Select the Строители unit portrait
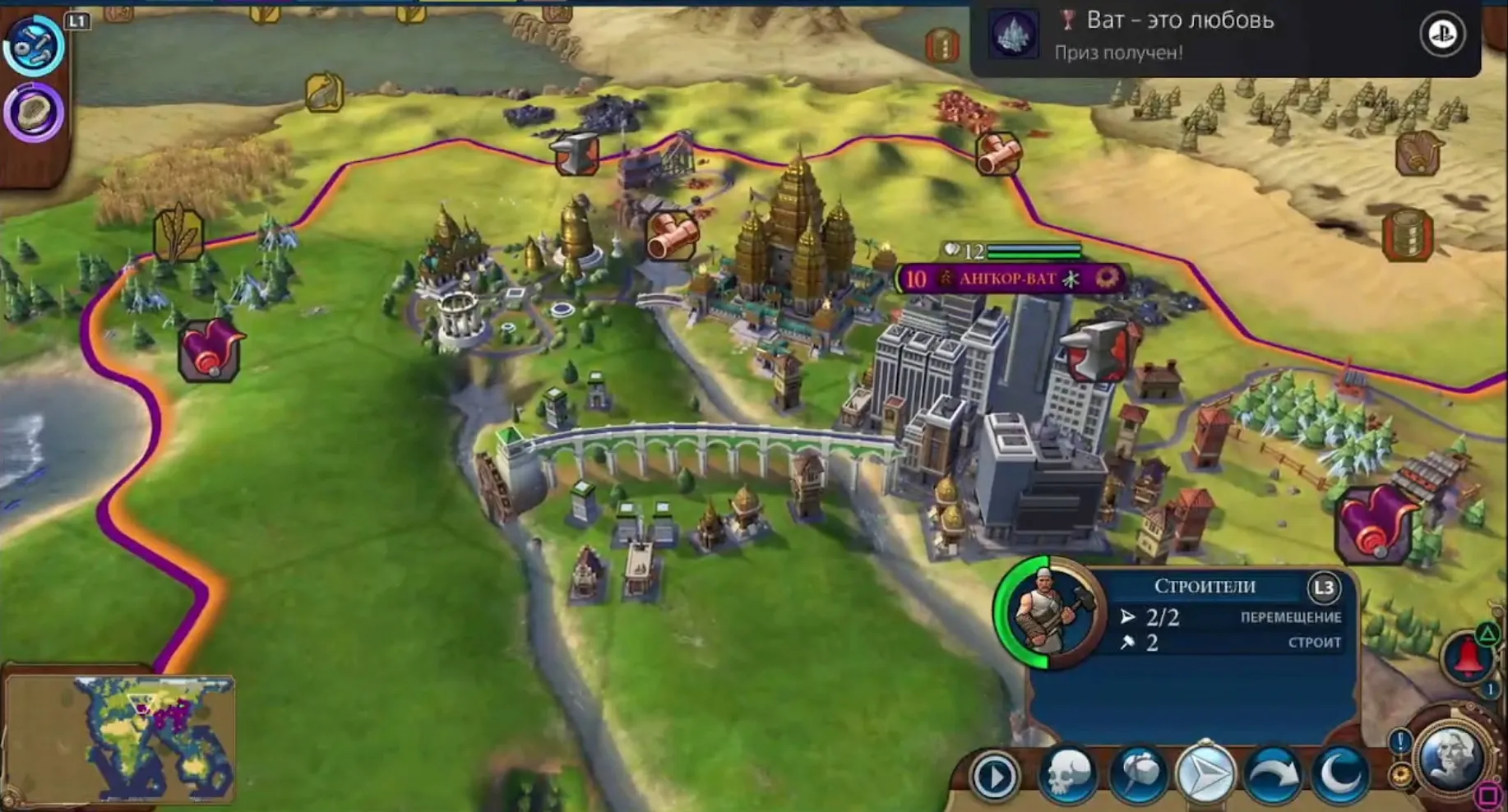This screenshot has height=812, width=1508. (1050, 613)
